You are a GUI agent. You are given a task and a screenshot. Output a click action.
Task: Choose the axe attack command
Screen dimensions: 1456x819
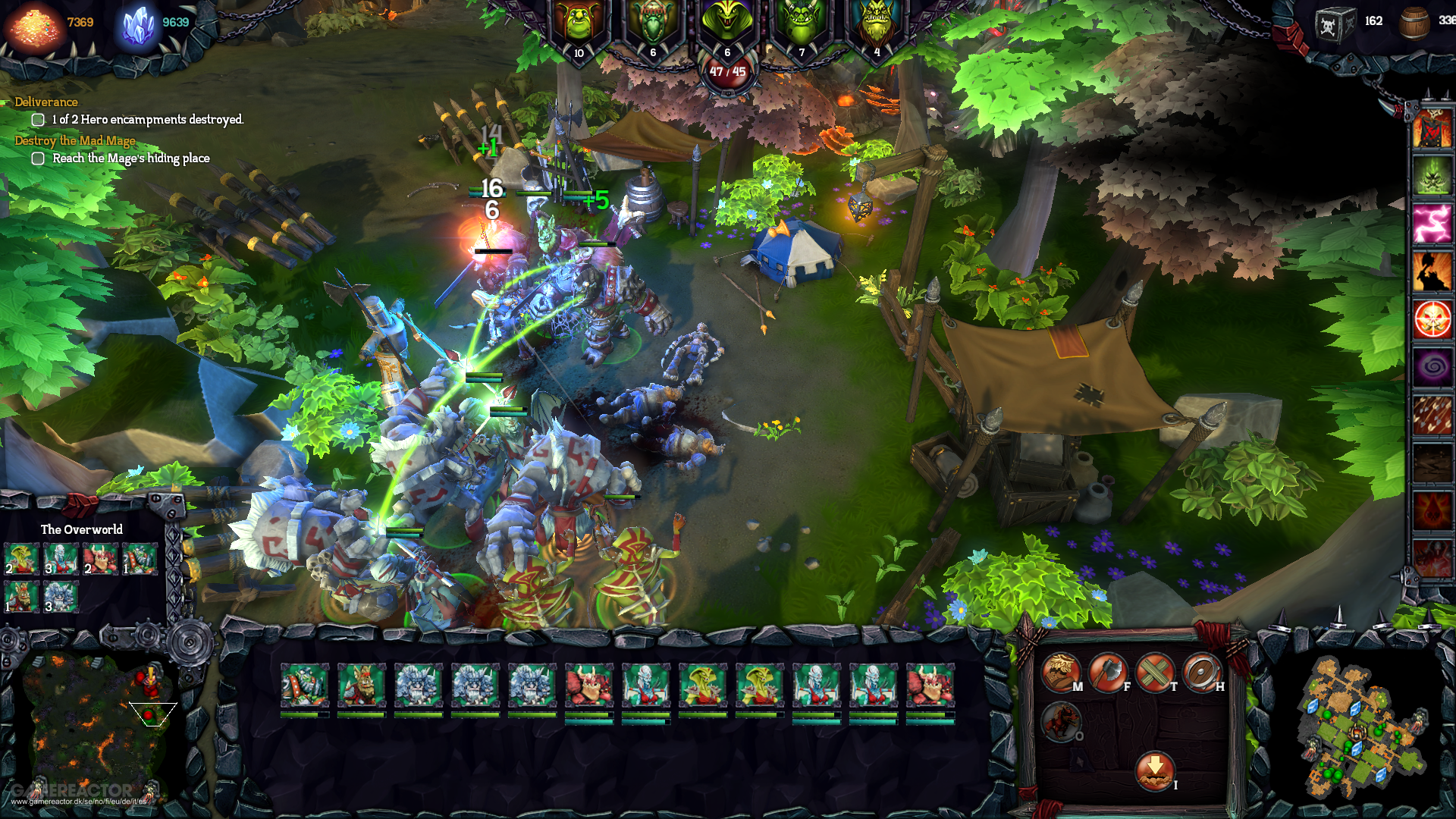pyautogui.click(x=1108, y=672)
